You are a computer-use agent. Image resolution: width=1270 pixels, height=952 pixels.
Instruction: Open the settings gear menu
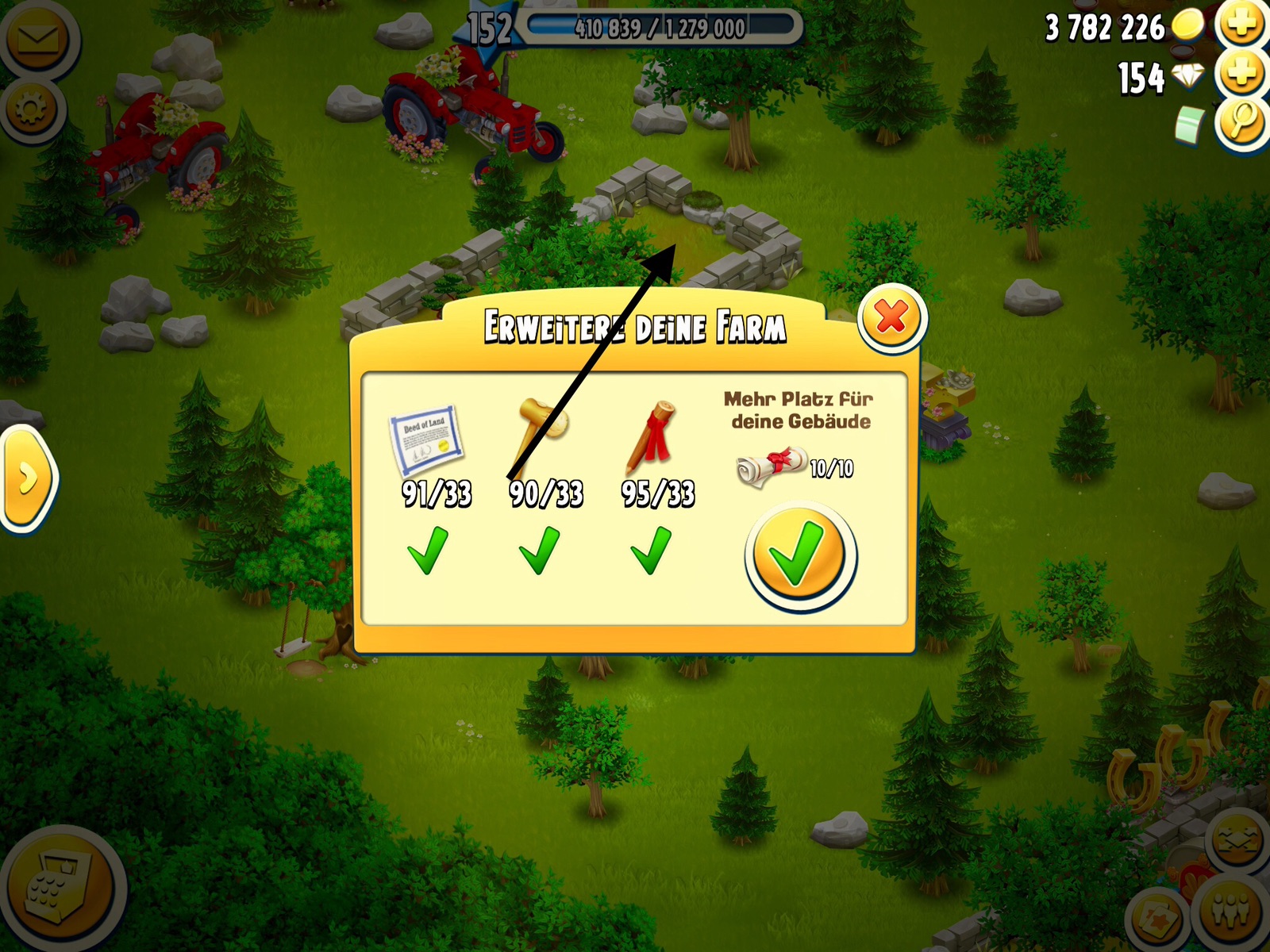click(31, 109)
